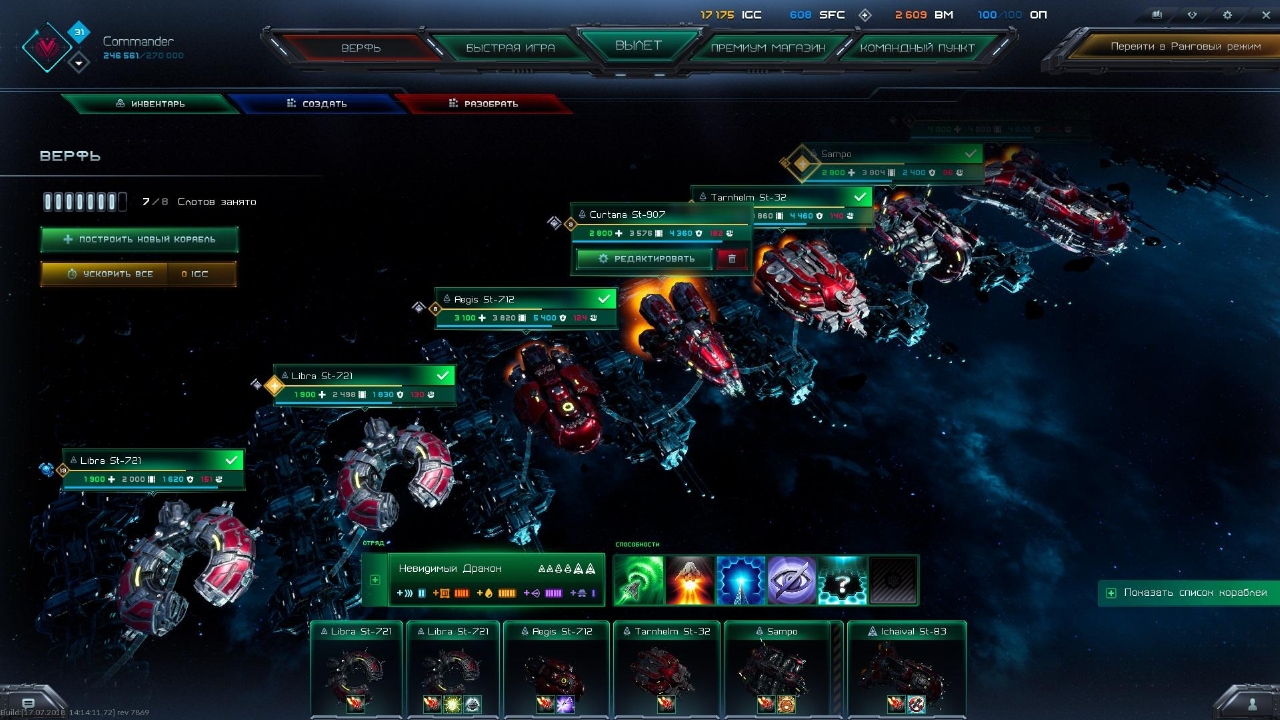The height and width of the screenshot is (720, 1280).
Task: Open the gear settings icon
Action: [1227, 15]
